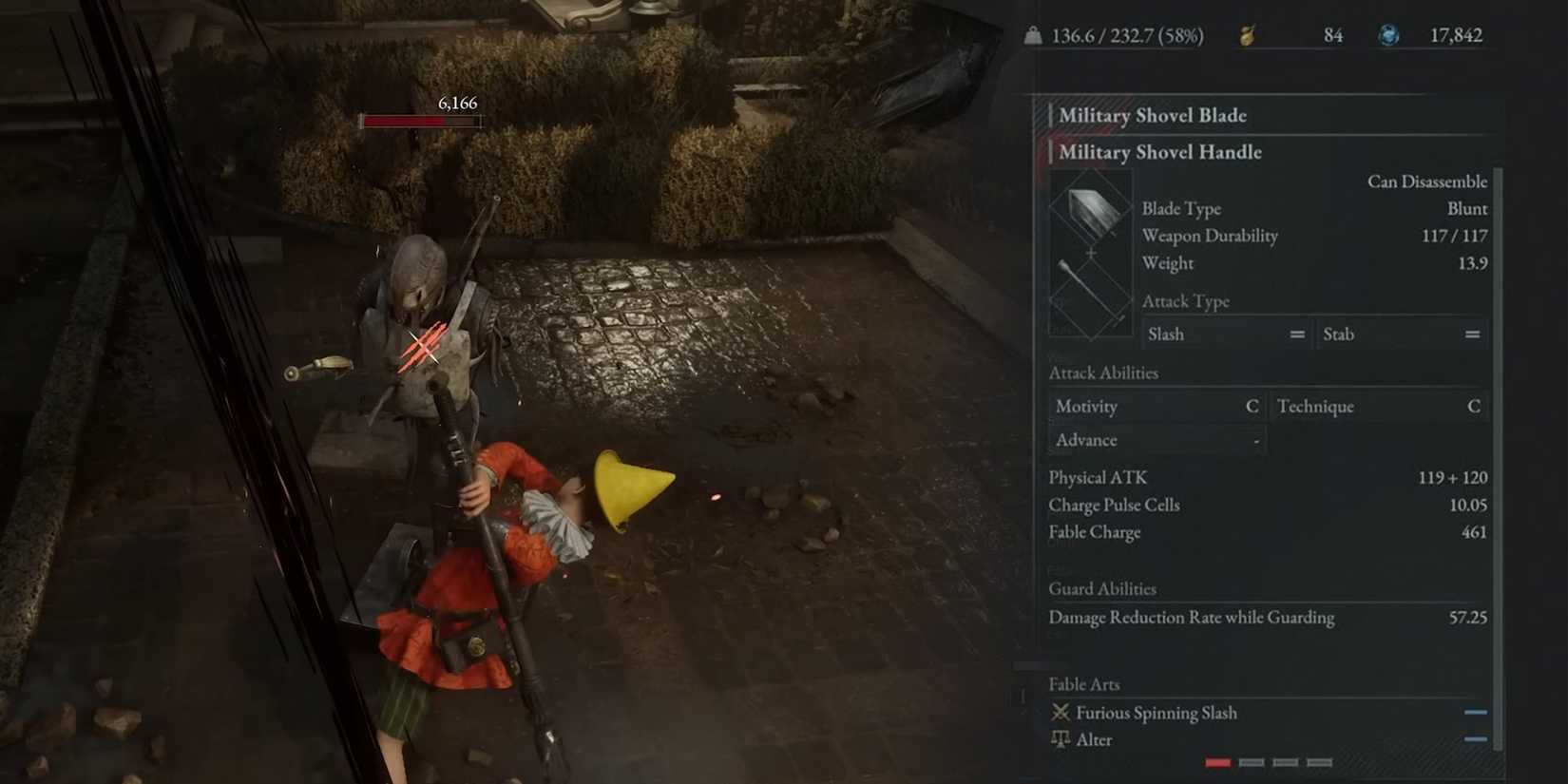Toggle the Motivity C rating entry

pyautogui.click(x=1157, y=406)
